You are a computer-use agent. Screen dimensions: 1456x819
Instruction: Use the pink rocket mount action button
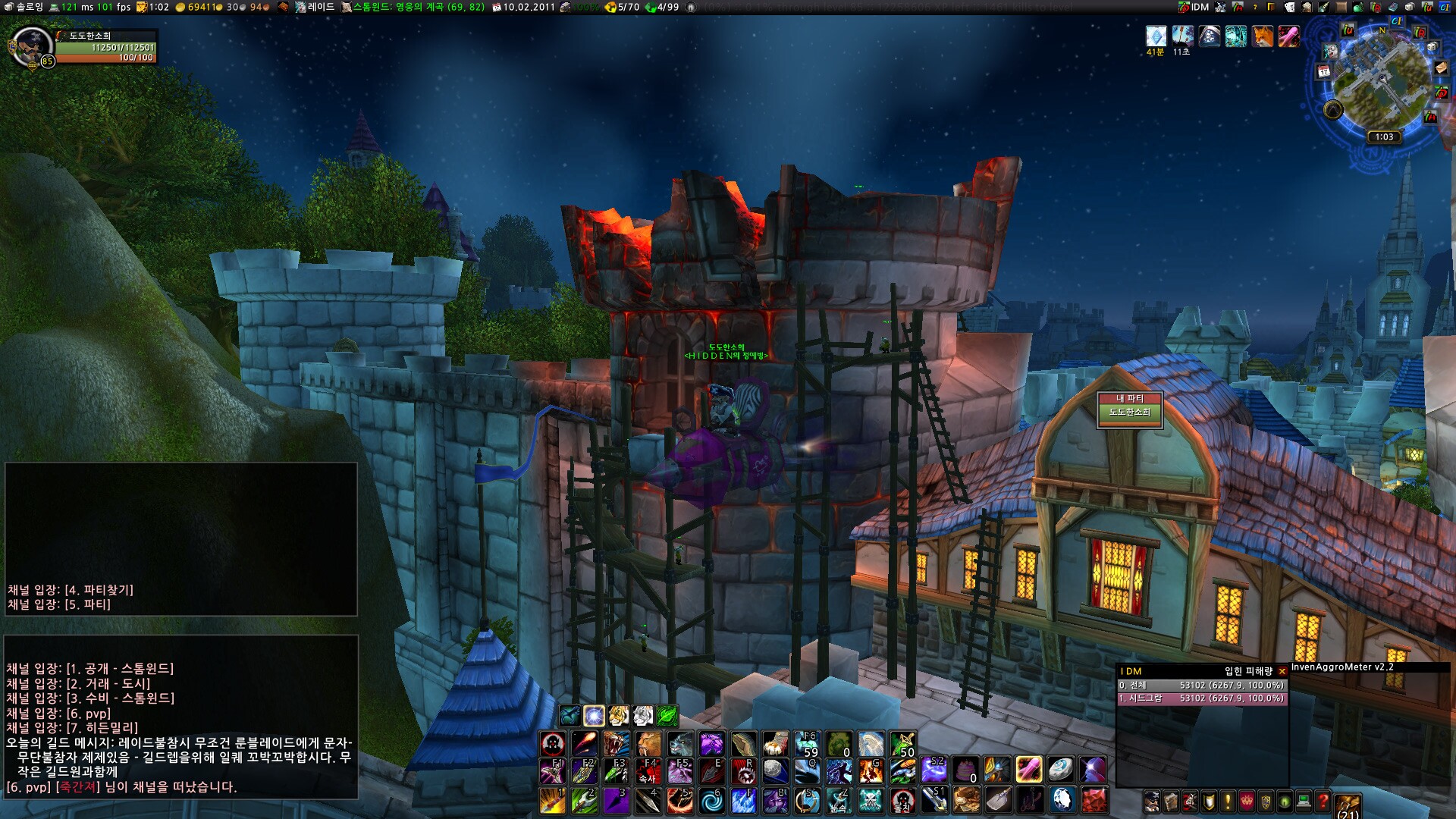(x=1028, y=770)
